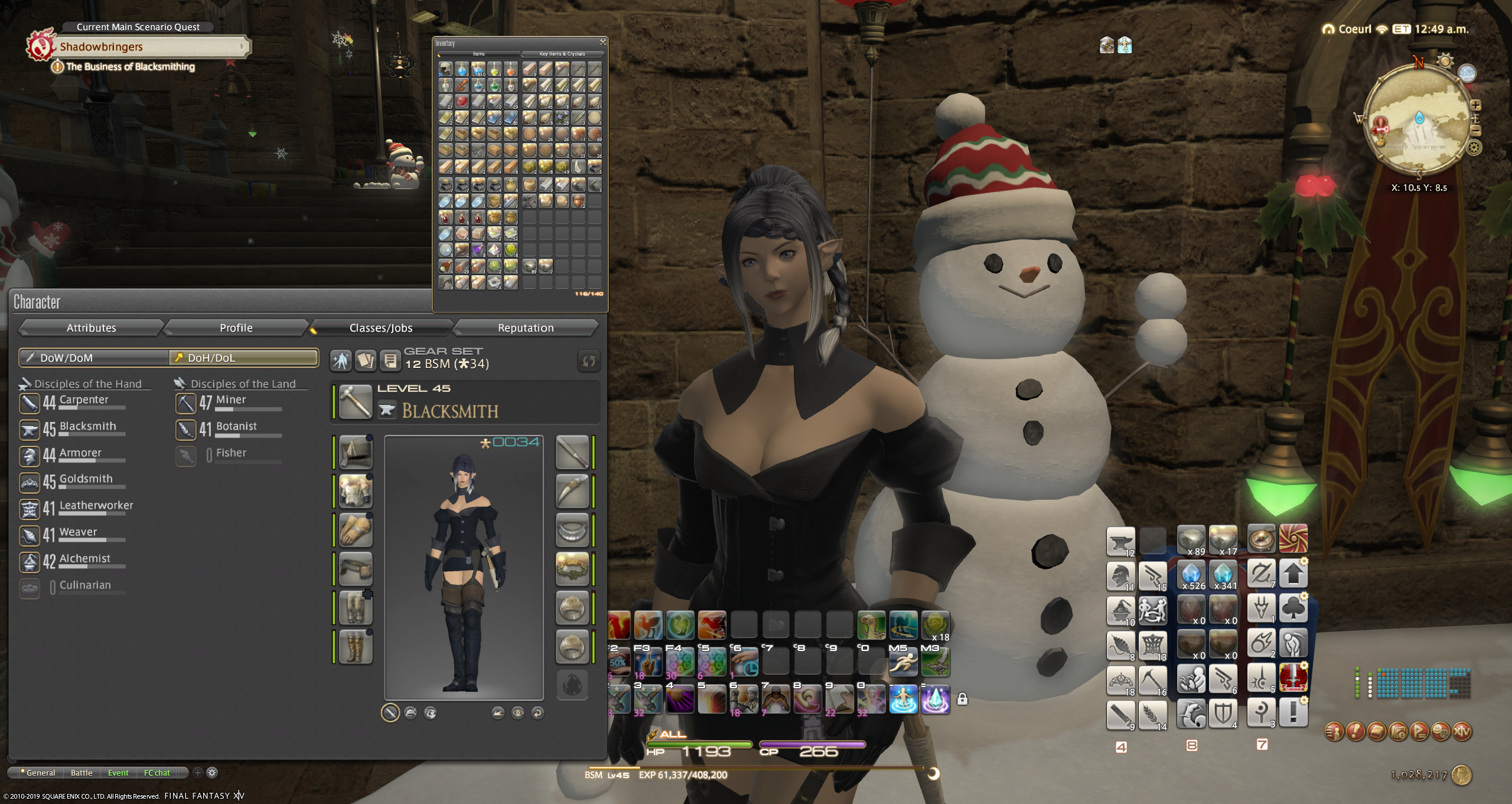Viewport: 1512px width, 804px height.
Task: Select the DoH/DoL class list
Action: (x=243, y=357)
